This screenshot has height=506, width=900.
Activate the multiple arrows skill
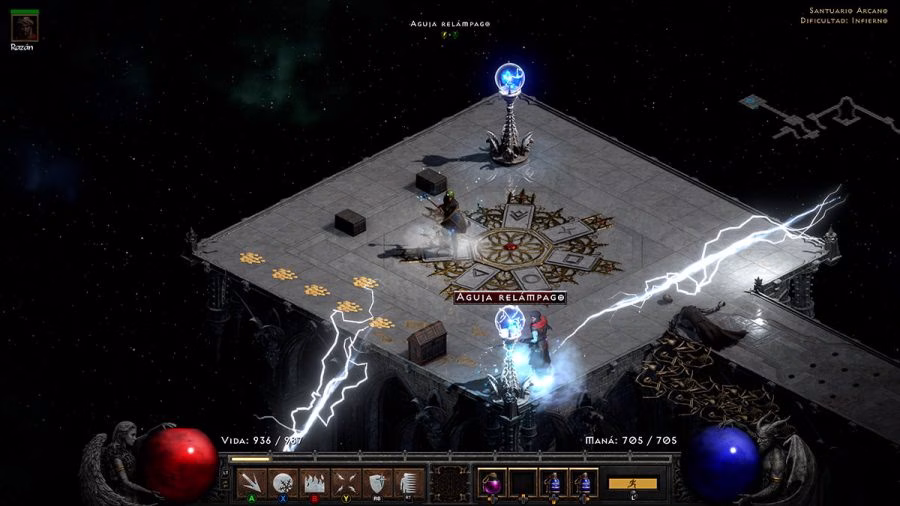(253, 483)
